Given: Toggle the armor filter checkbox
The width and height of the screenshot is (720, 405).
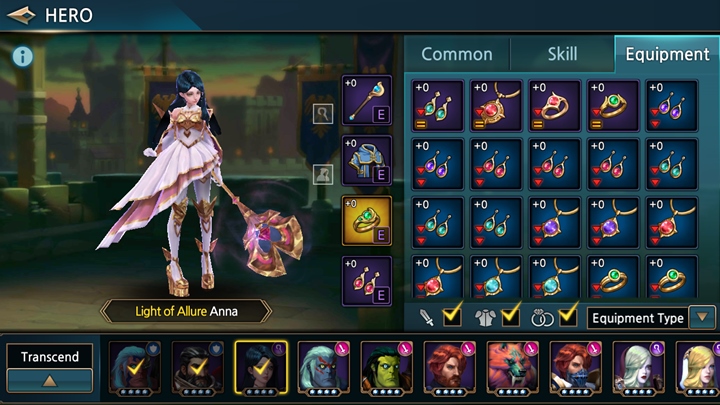Looking at the screenshot, I should 509,318.
